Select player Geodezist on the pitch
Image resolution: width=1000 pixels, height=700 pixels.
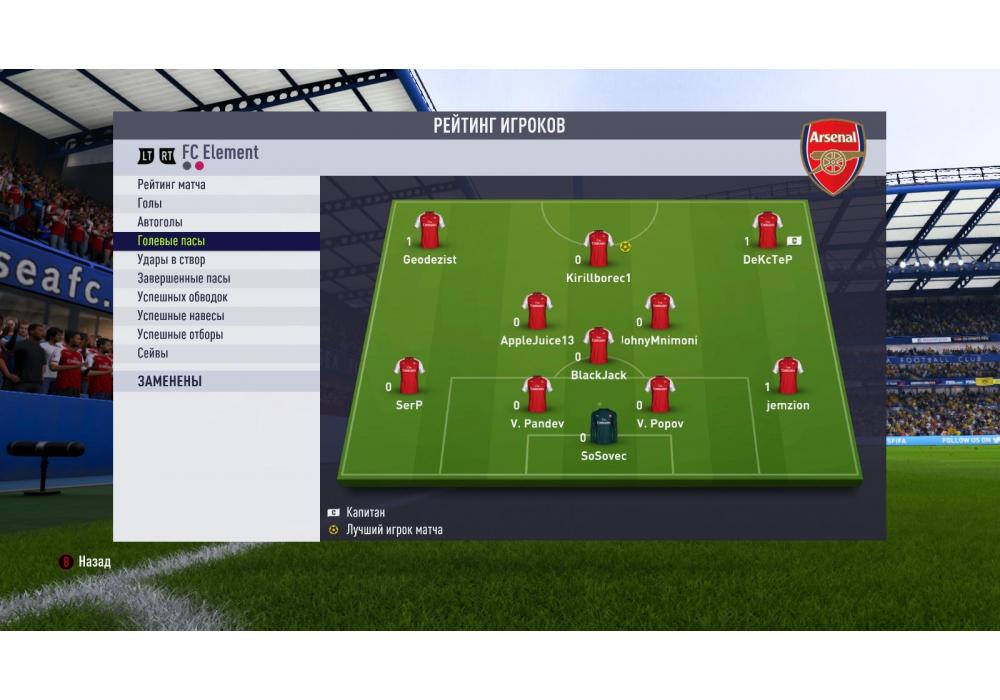pyautogui.click(x=430, y=231)
